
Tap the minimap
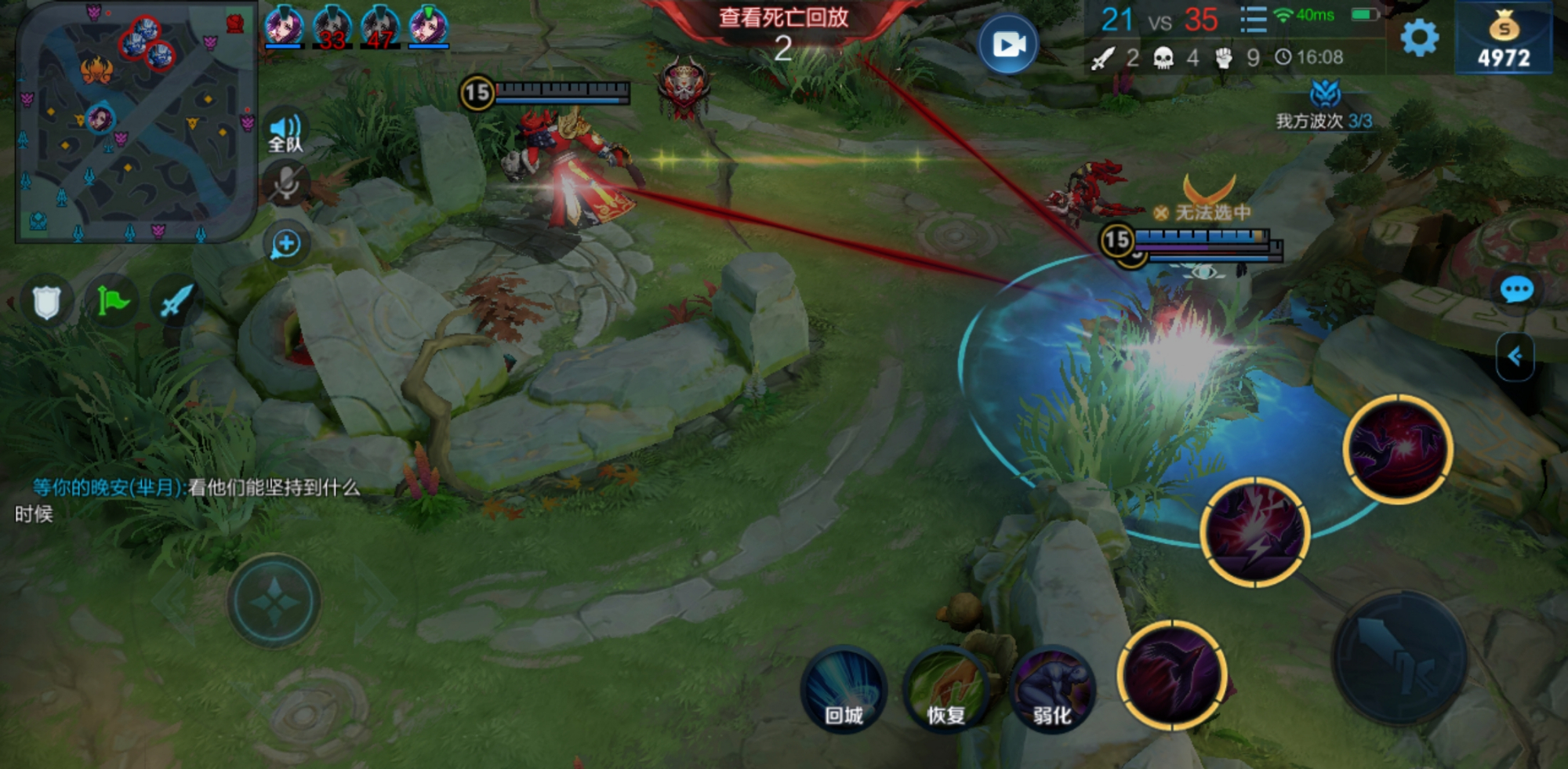(x=135, y=122)
